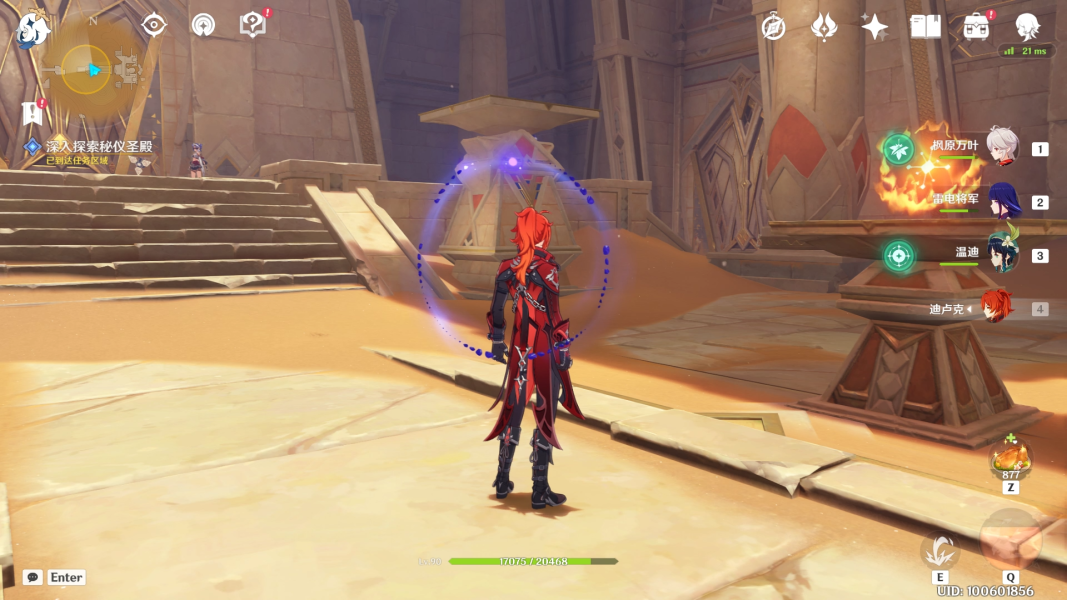Open the four-pointed star wish icon

tap(874, 27)
